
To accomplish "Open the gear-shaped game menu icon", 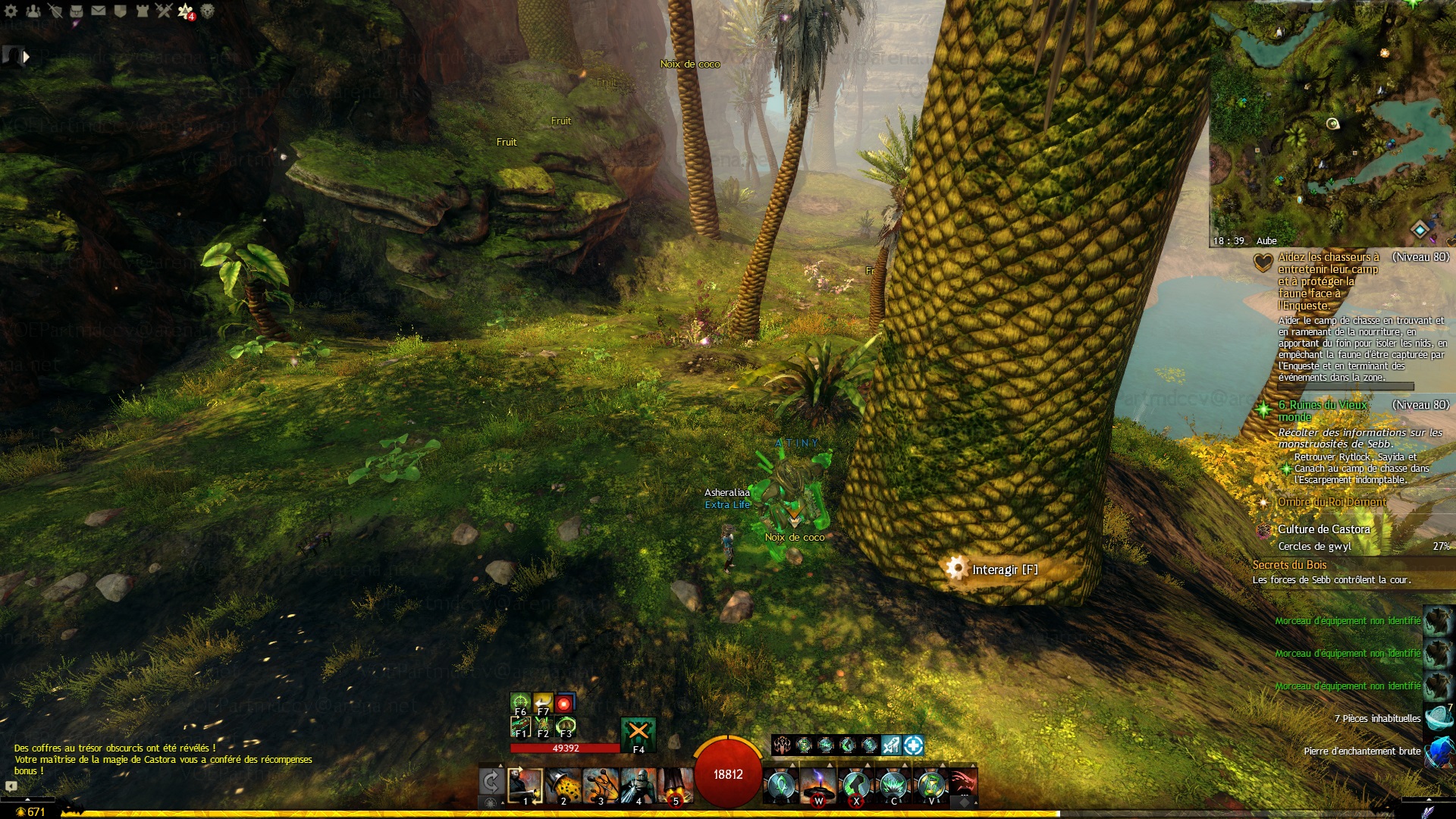I will click(11, 11).
